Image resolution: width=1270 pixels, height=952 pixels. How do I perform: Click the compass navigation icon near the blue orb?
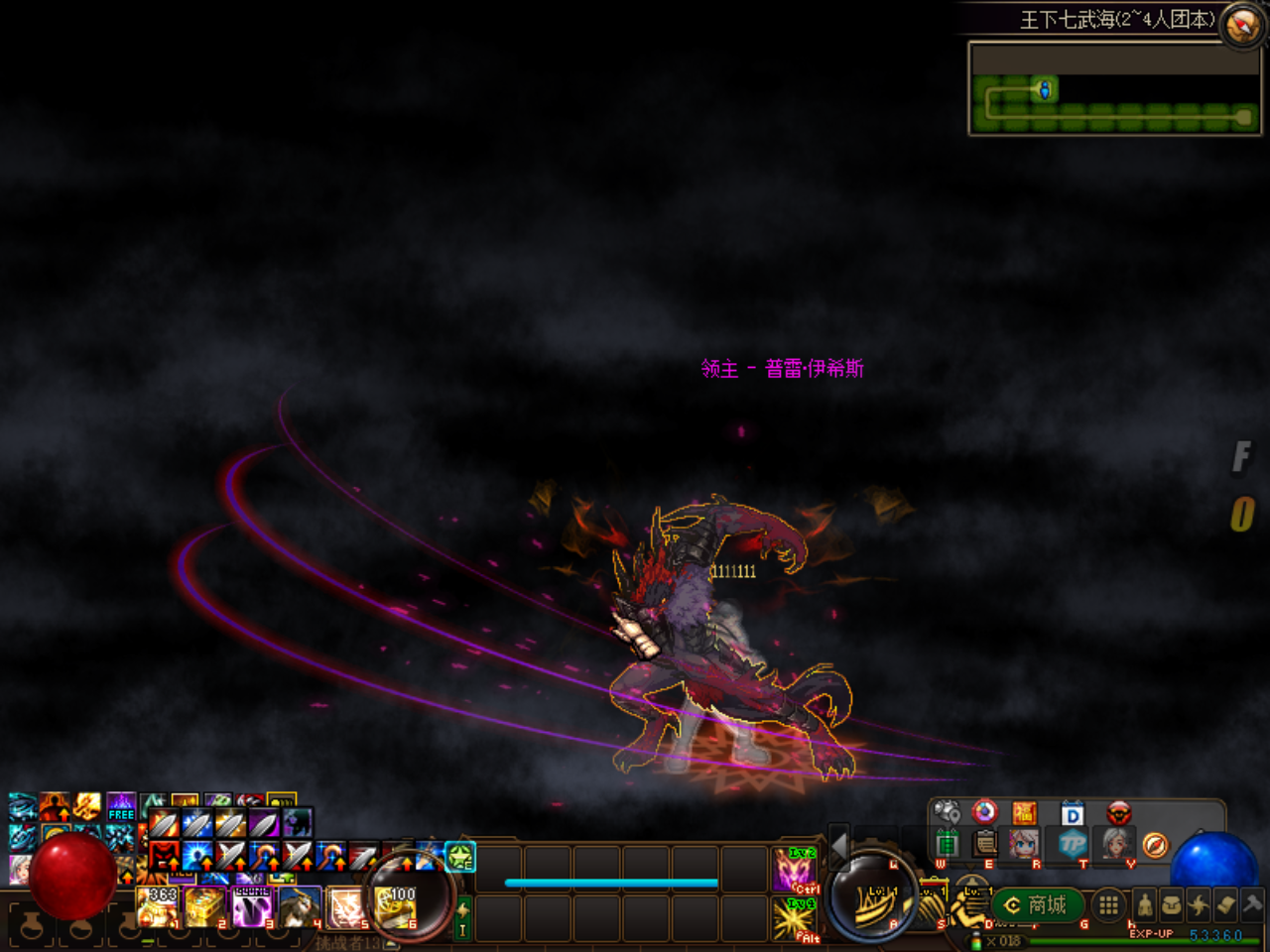1153,844
